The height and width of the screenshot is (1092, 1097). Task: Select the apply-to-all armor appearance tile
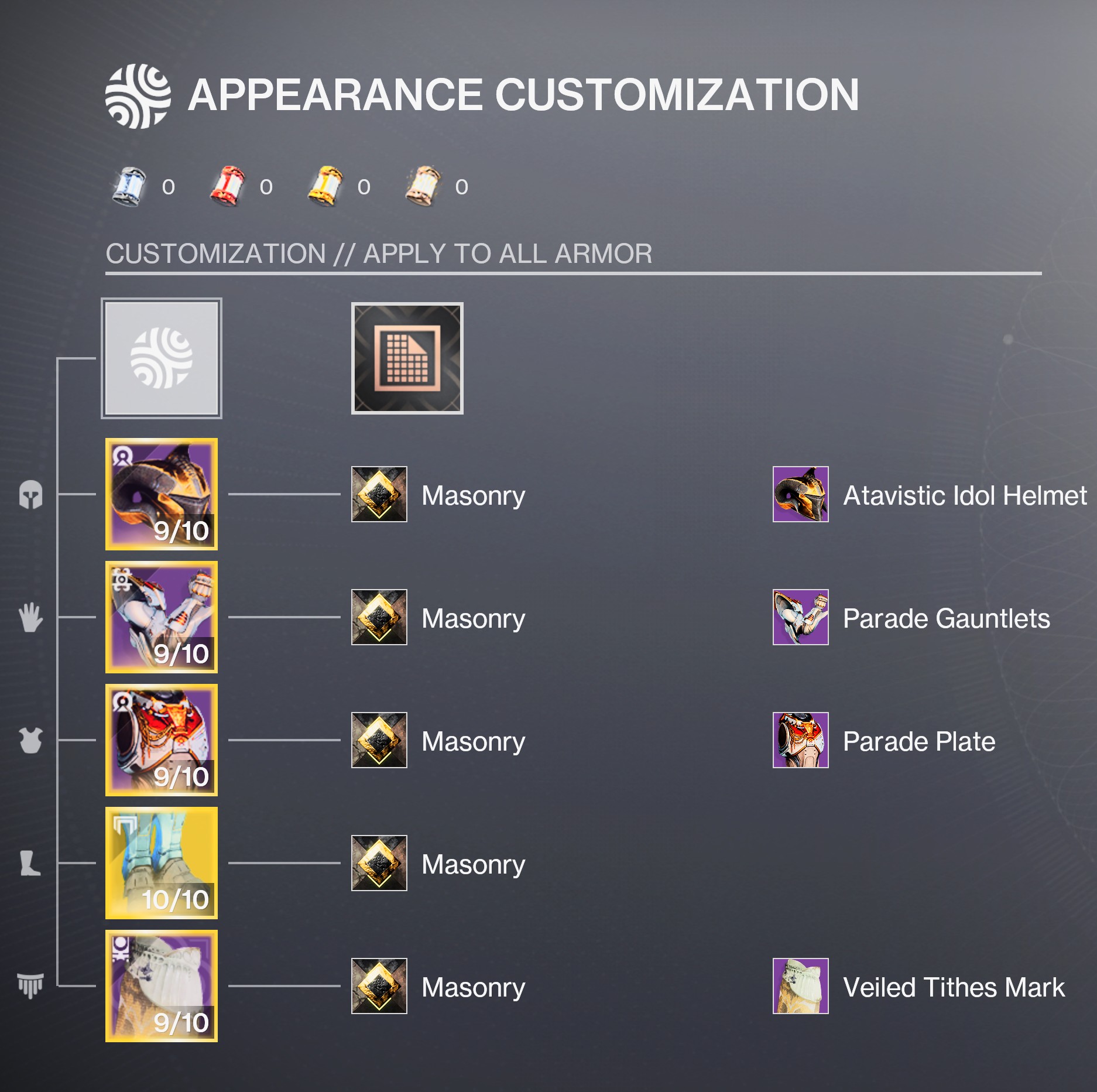(162, 358)
